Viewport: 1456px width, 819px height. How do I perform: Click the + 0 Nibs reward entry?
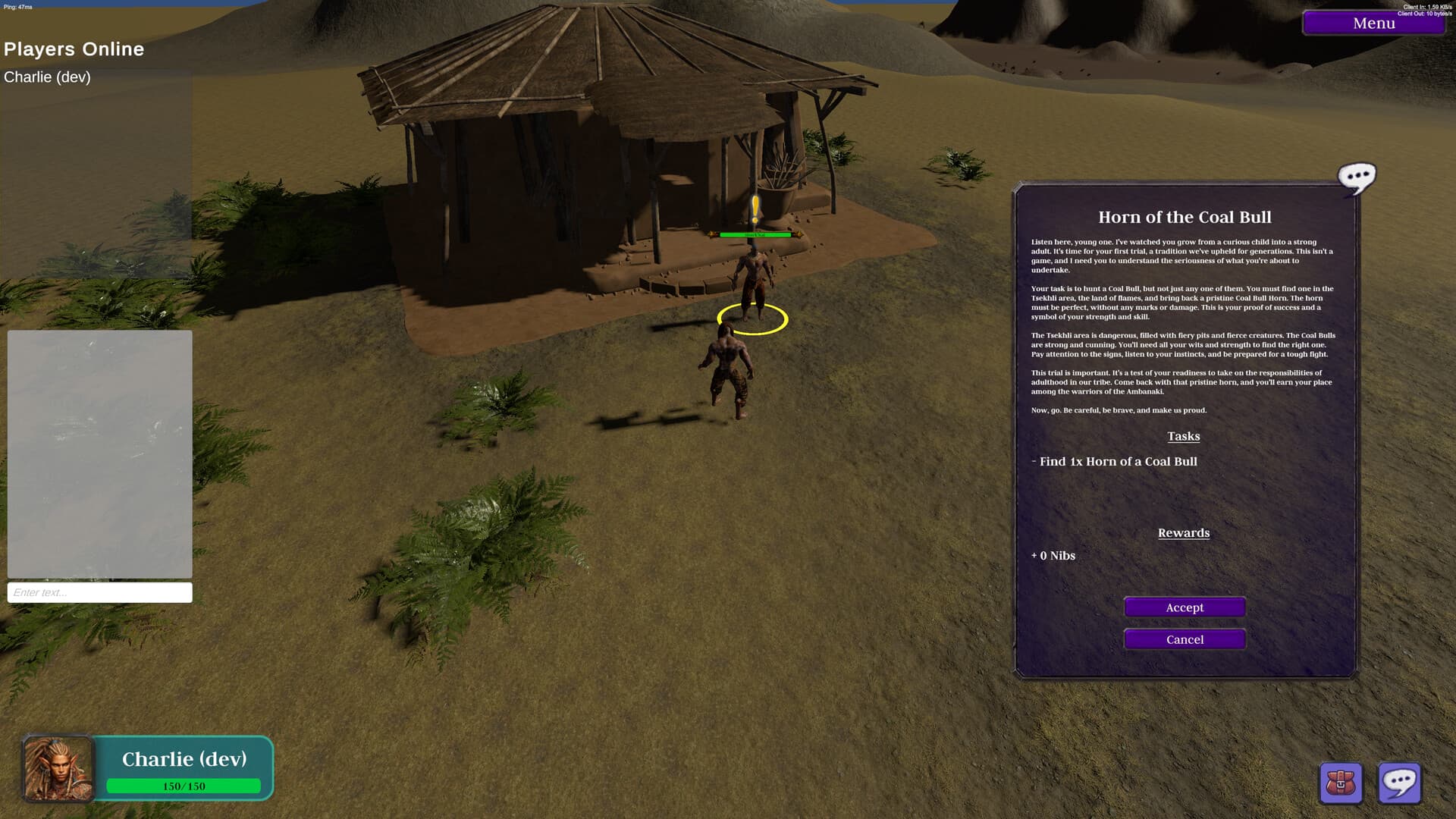click(1053, 555)
